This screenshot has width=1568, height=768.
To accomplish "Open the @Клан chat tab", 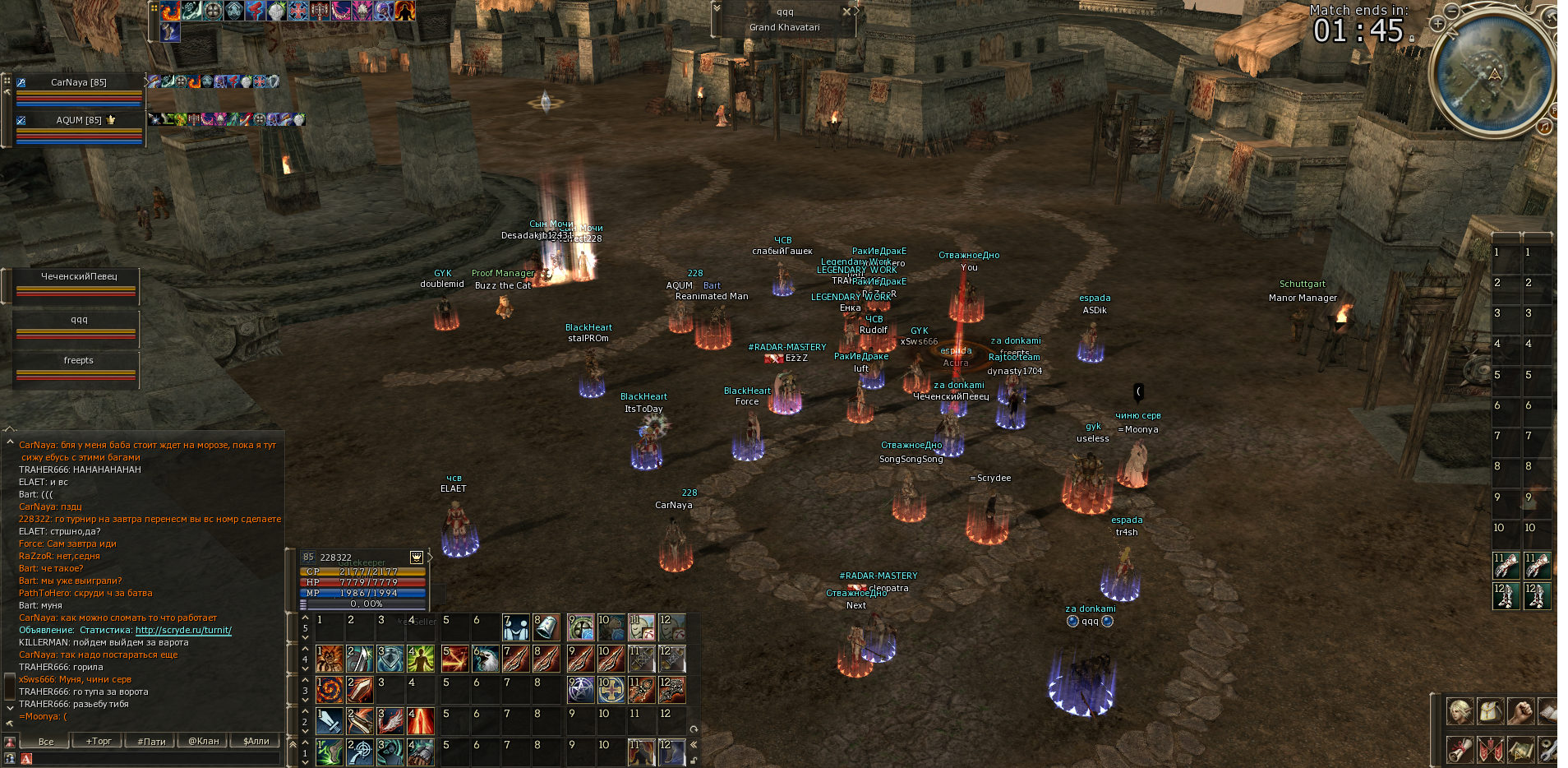I will point(204,741).
